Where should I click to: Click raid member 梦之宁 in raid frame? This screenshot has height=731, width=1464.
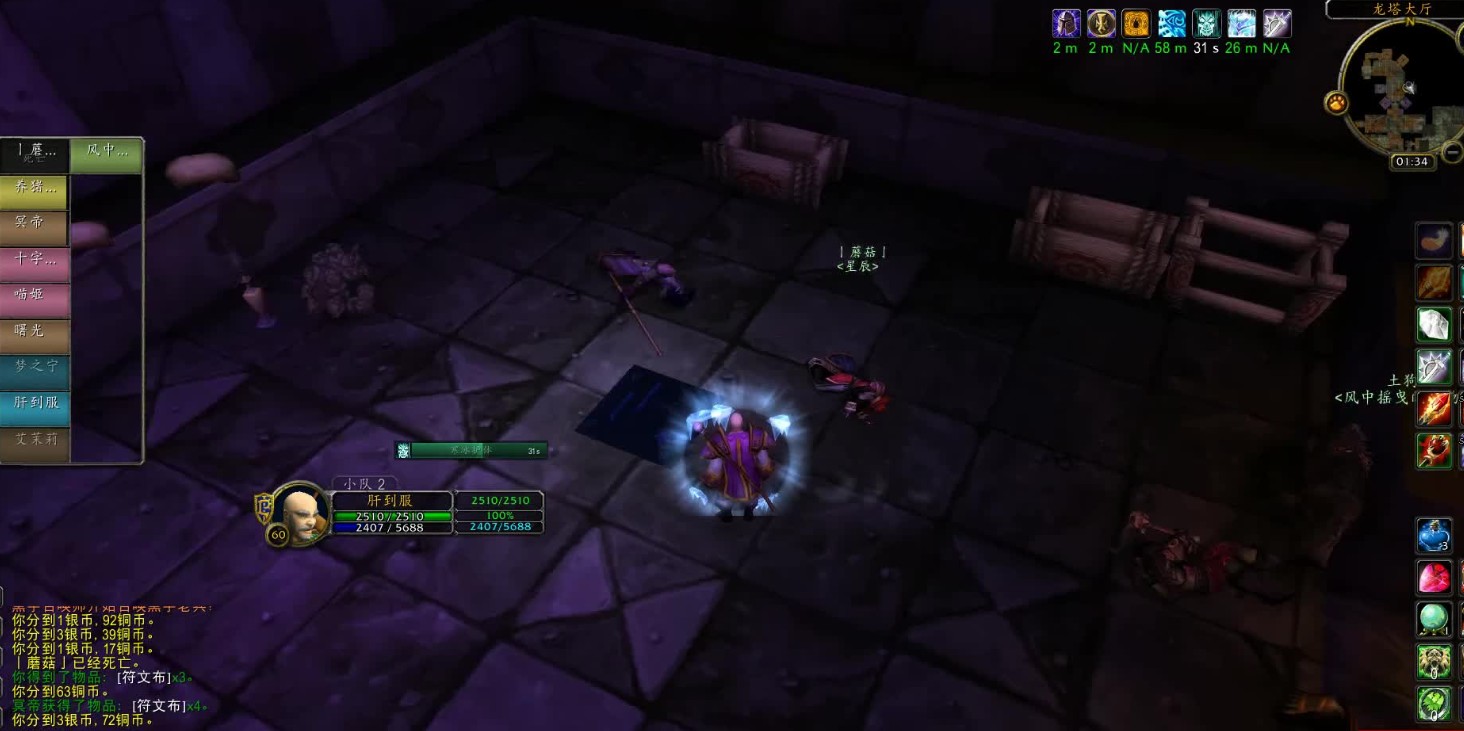coord(35,368)
